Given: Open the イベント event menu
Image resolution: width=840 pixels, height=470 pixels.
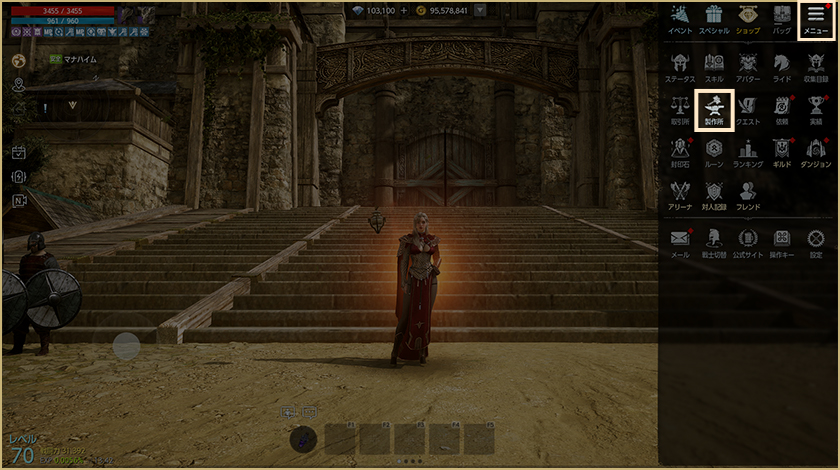Looking at the screenshot, I should (x=680, y=18).
